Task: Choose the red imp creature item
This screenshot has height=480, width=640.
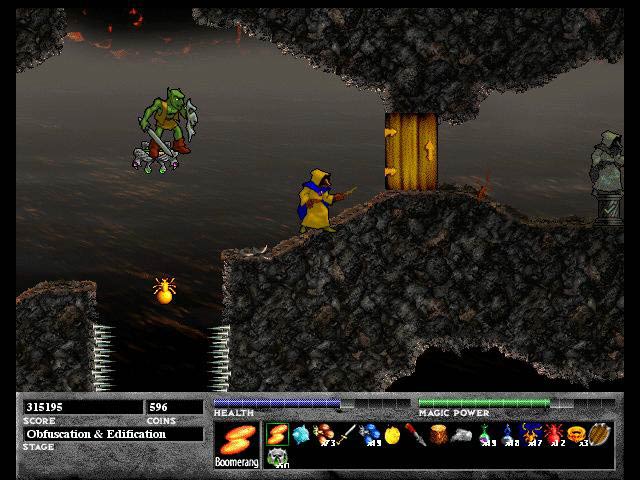Action: point(552,436)
